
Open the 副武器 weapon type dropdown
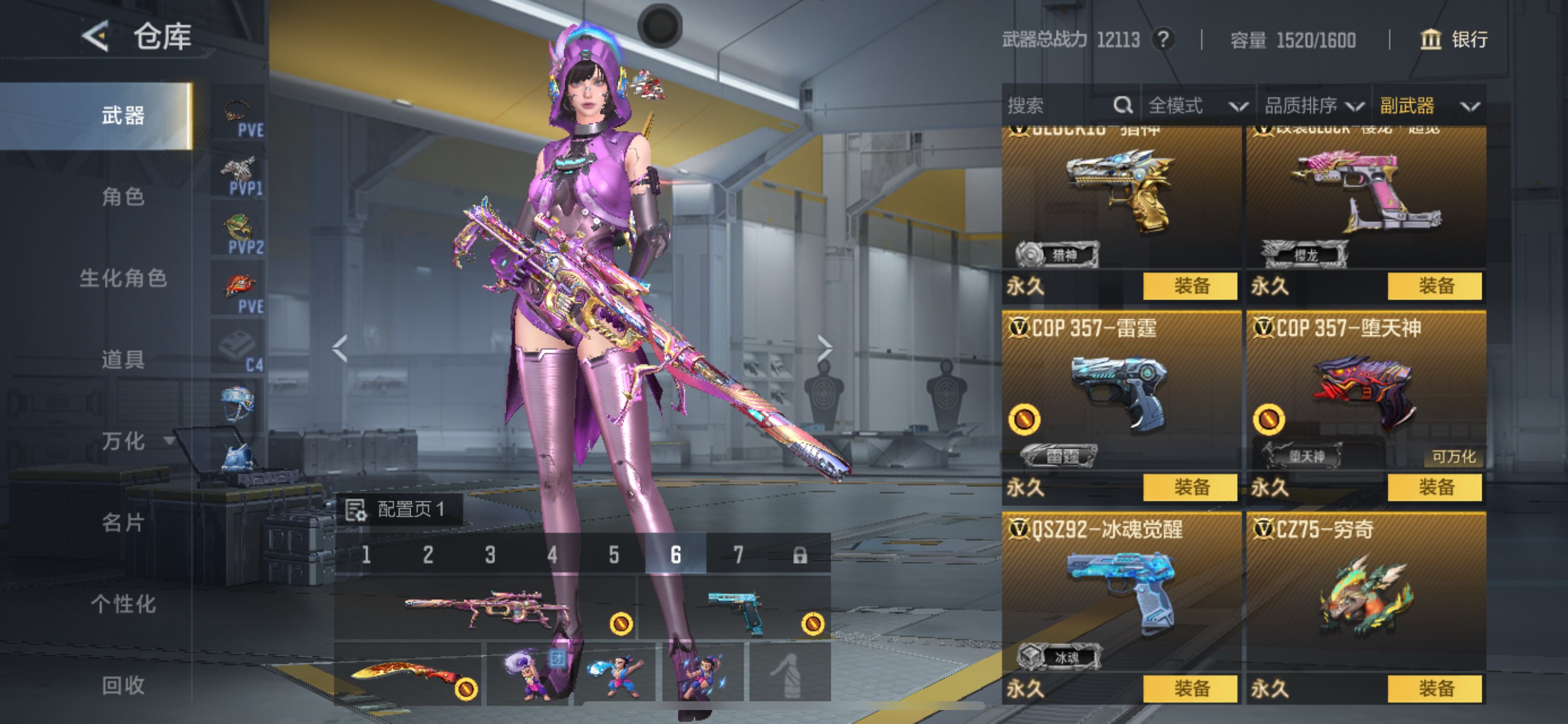pyautogui.click(x=1428, y=106)
